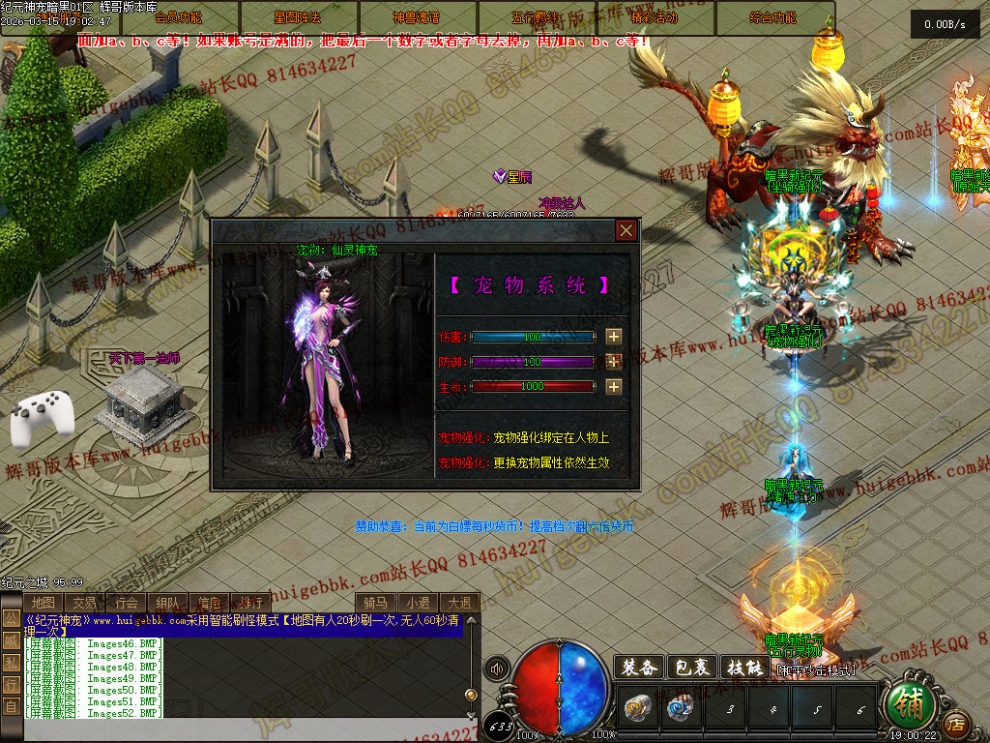Use the blue orb hotbar item
The height and width of the screenshot is (743, 990).
coord(681,709)
